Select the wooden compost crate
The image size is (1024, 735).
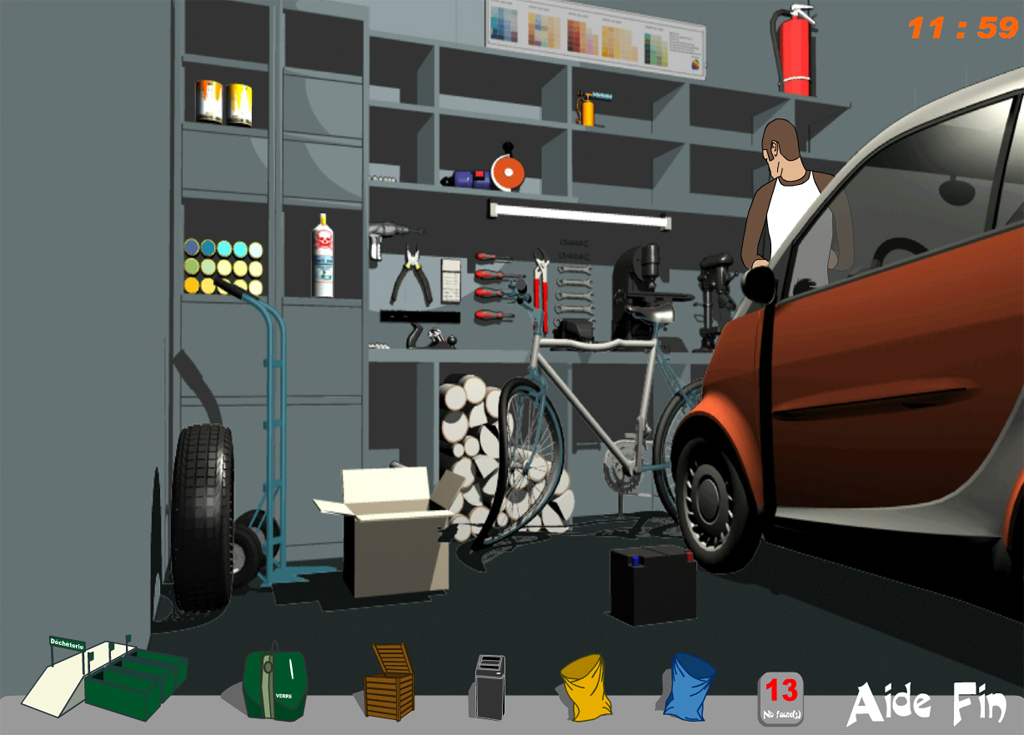[390, 683]
